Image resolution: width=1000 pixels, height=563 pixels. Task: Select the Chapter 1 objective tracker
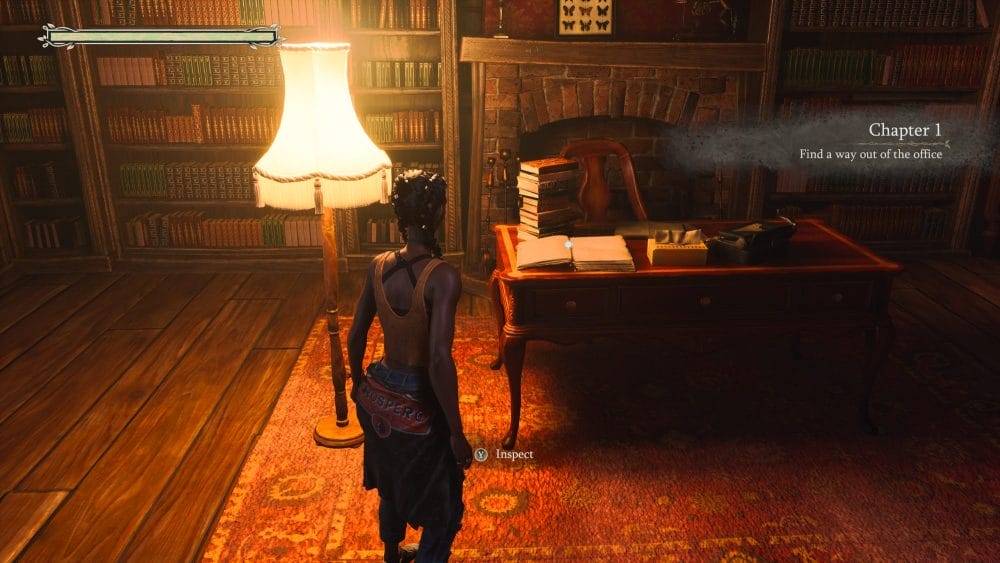[x=870, y=142]
